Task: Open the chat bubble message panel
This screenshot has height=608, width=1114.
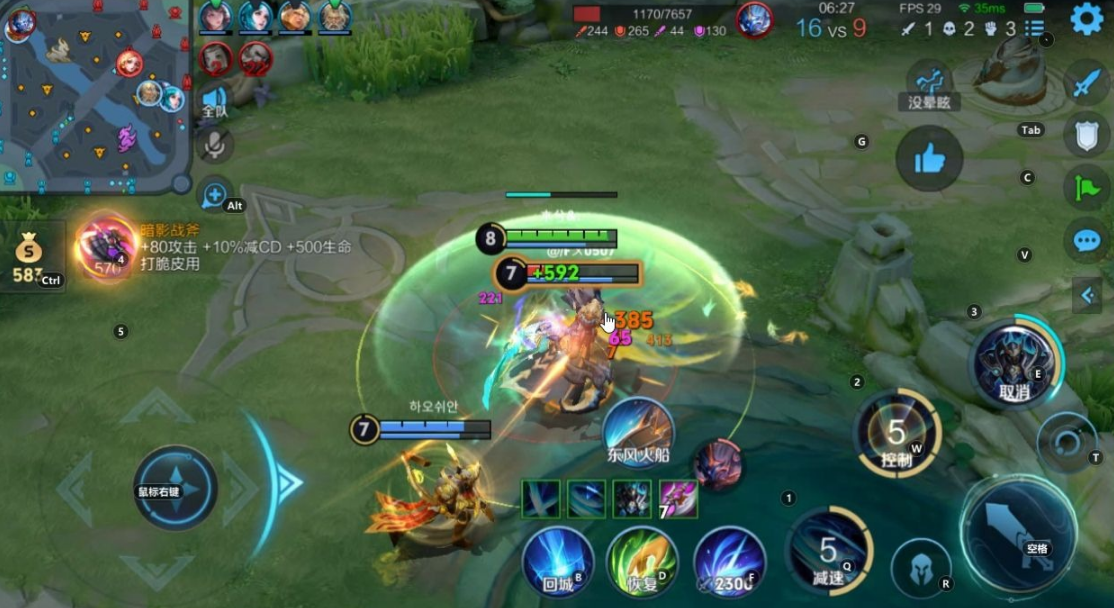Action: (1087, 240)
